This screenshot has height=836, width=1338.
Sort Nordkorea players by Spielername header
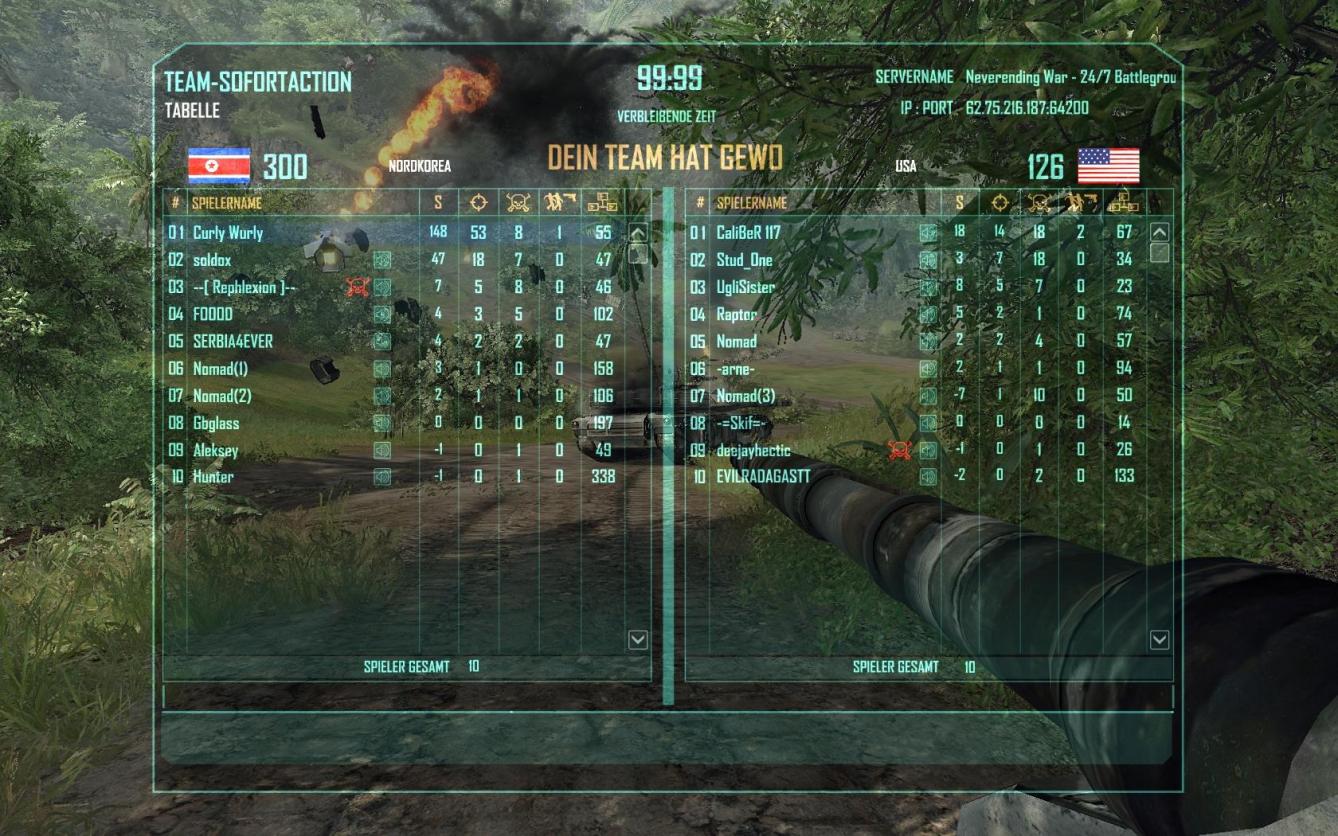(x=226, y=203)
